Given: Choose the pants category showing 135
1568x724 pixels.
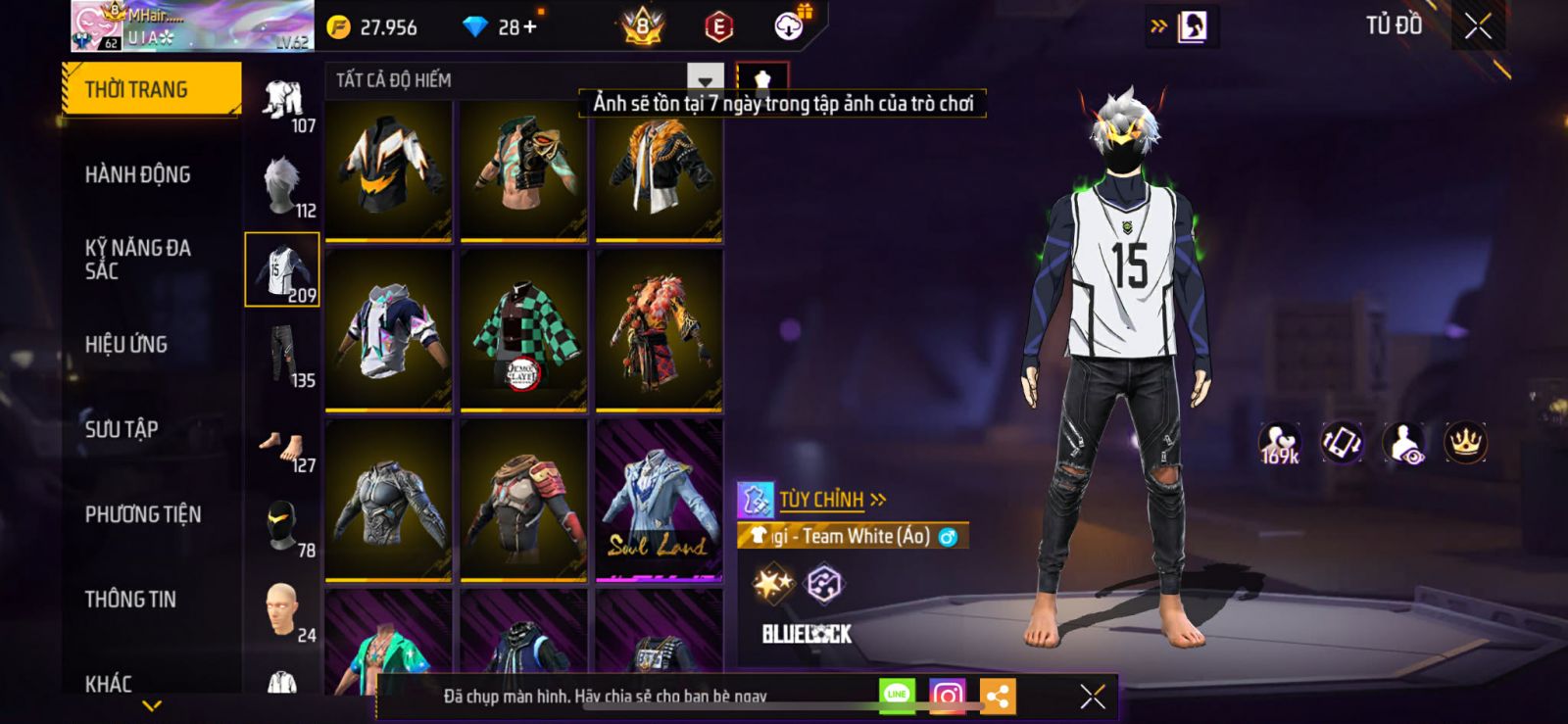Looking at the screenshot, I should pyautogui.click(x=283, y=357).
